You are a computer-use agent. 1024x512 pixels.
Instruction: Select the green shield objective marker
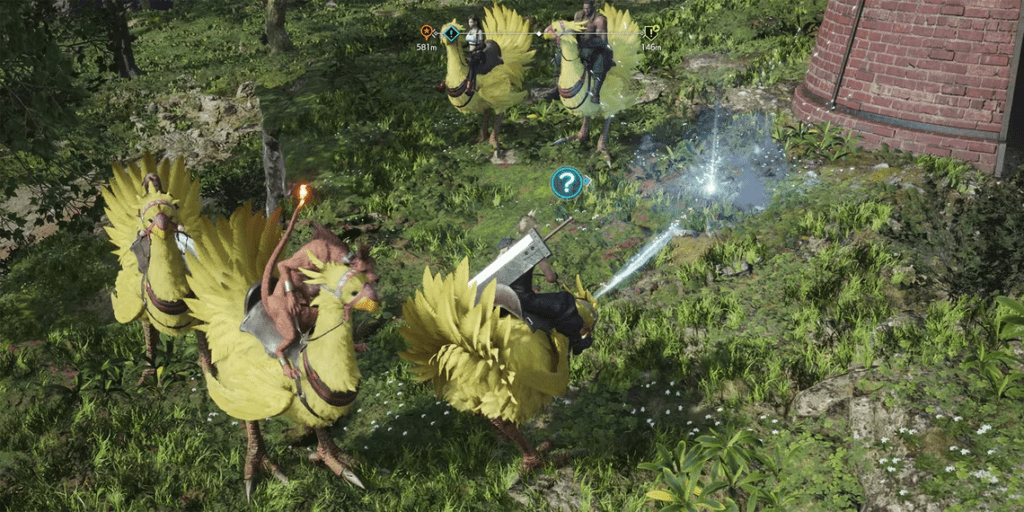coord(650,32)
